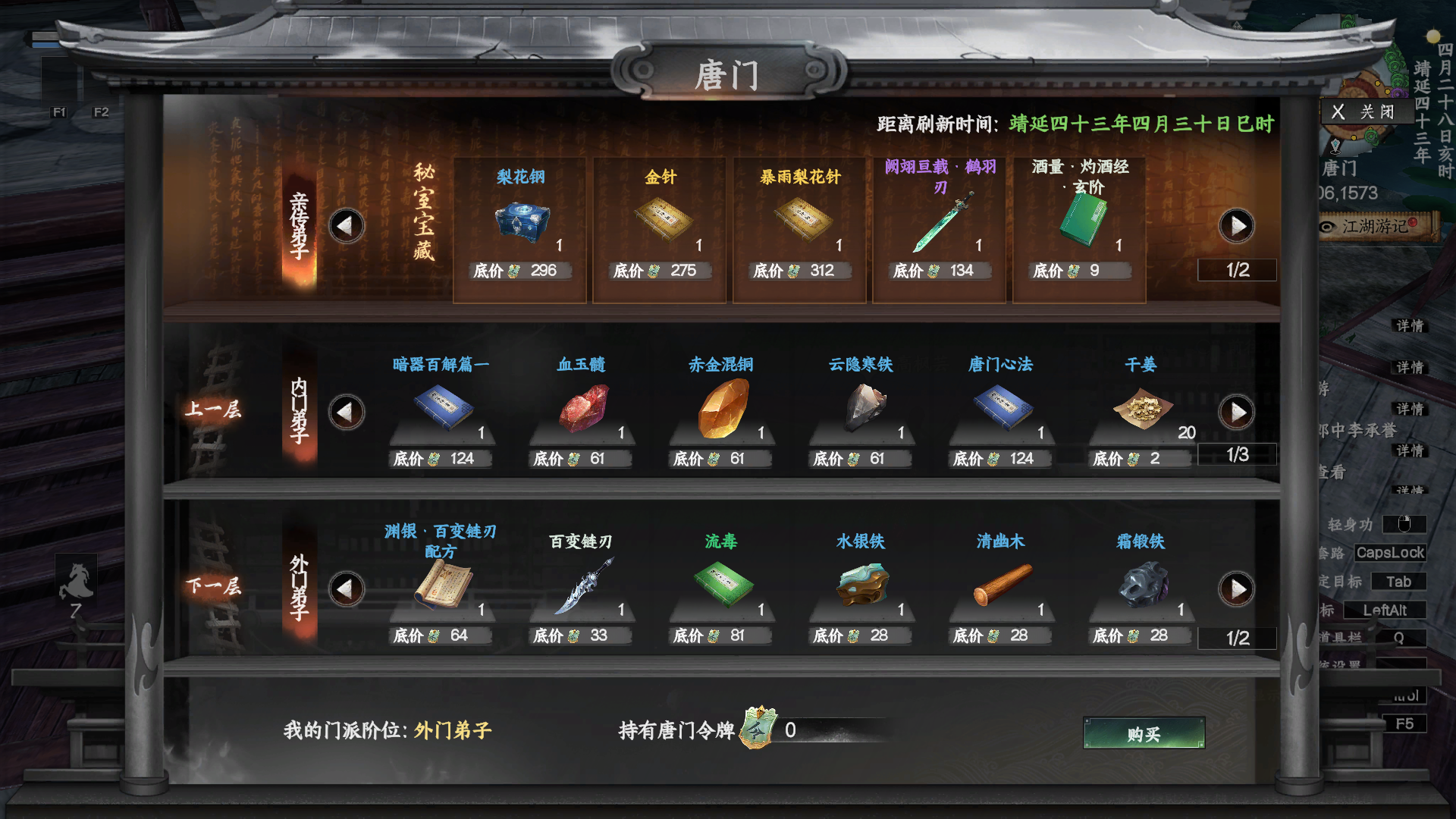Select the 血玉髓 crystal icon
1456x819 pixels.
point(582,408)
